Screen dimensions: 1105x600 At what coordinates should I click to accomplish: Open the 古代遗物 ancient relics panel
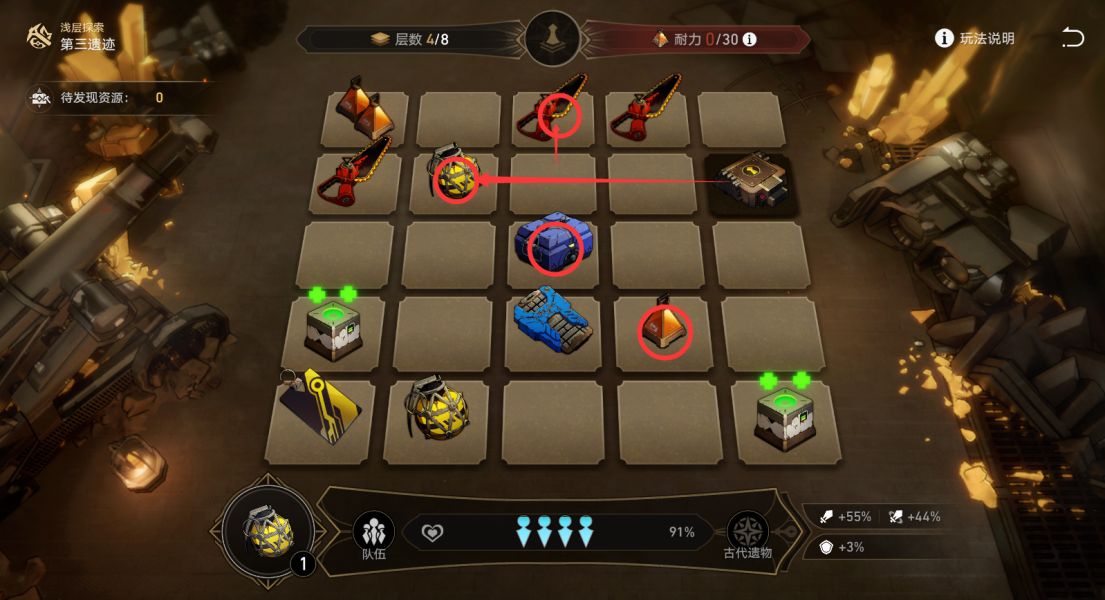pos(747,534)
